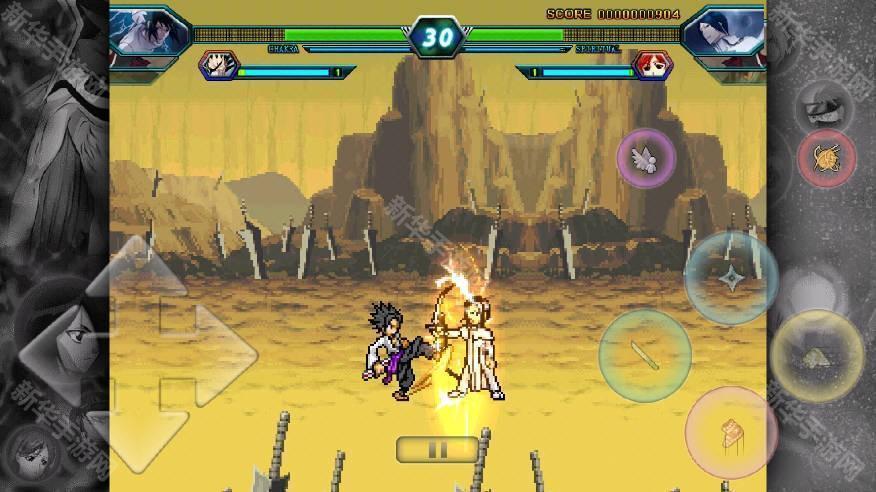Tap the red button with orange swirl
This screenshot has height=492, width=876.
coord(826,159)
